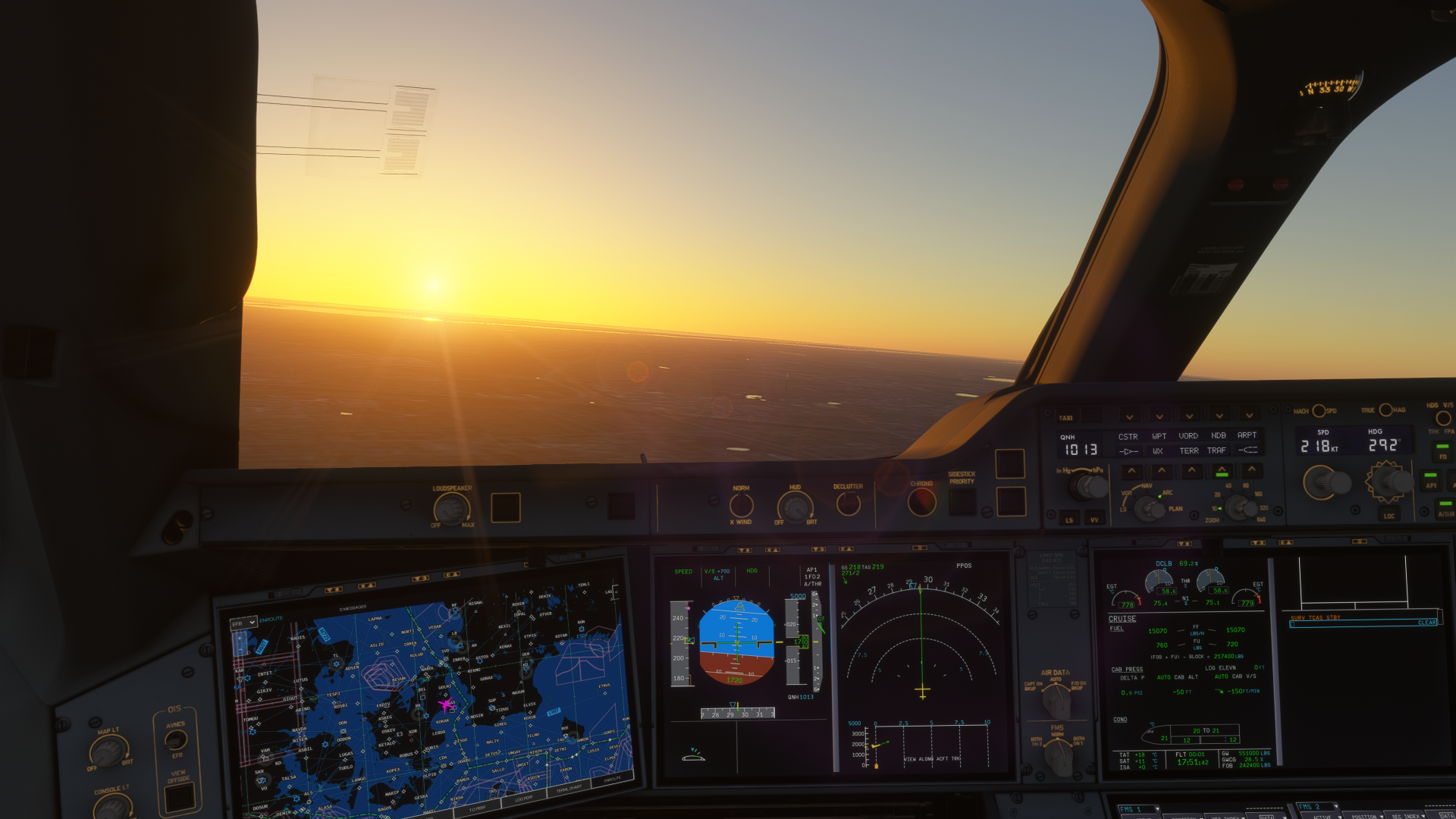Activate the LS button
This screenshot has width=1456, height=819.
[x=1069, y=519]
